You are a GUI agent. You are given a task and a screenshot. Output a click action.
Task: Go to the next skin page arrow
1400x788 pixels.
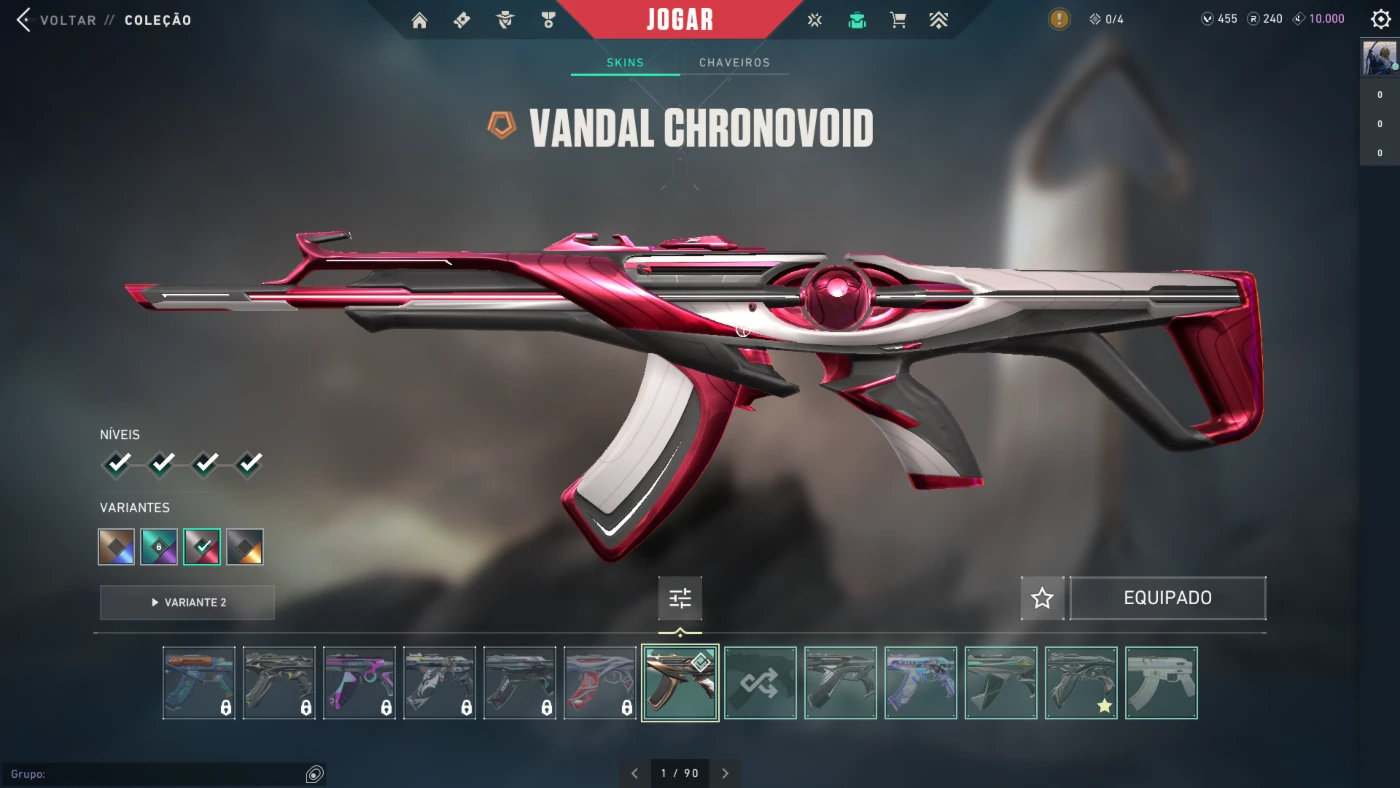(726, 773)
